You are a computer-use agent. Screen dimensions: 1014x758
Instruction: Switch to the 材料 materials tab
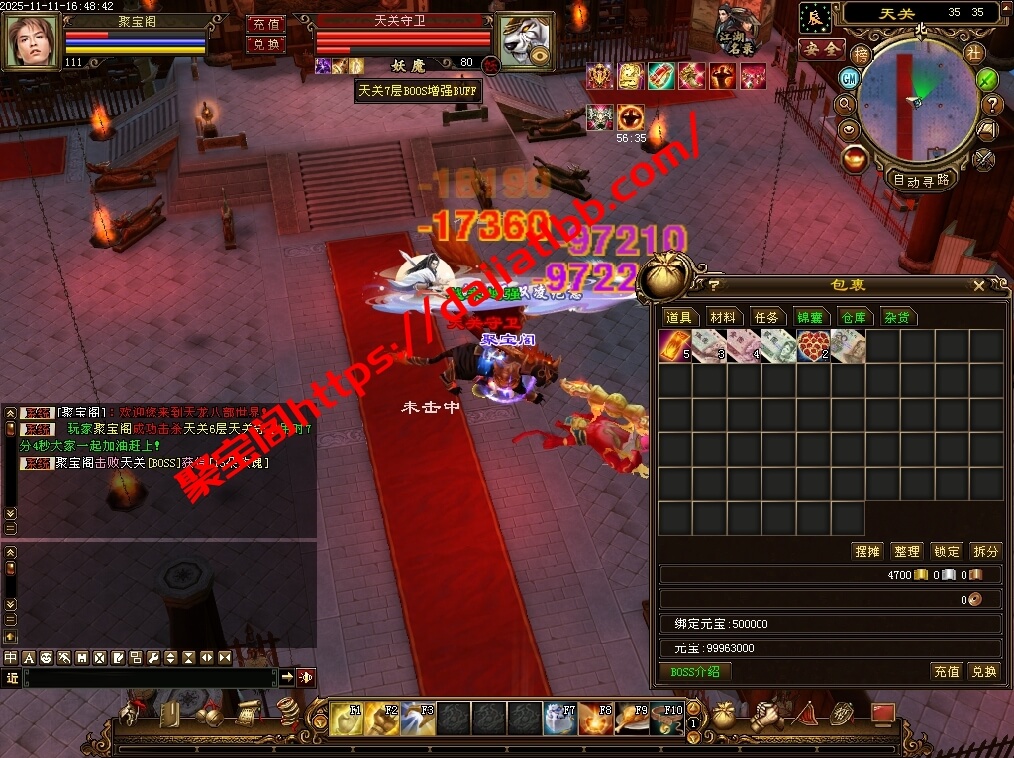click(722, 317)
